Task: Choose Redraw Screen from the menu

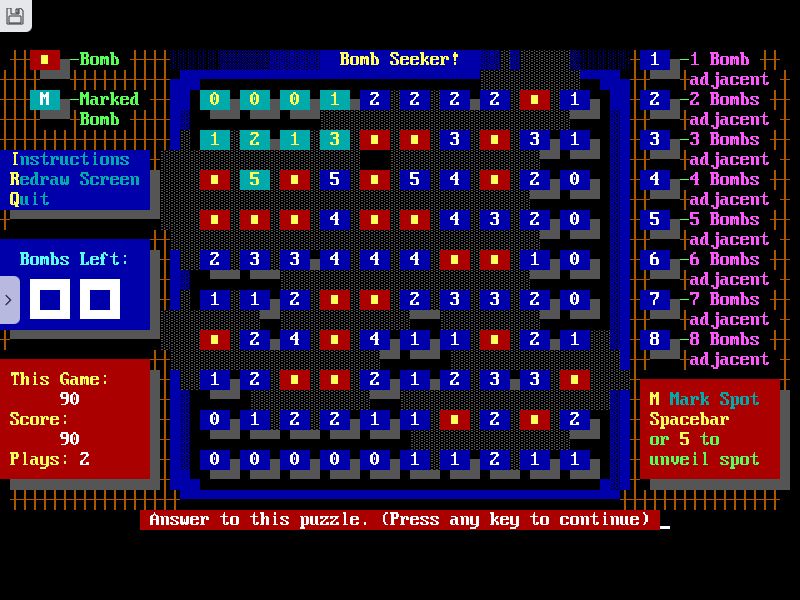Action: coord(75,179)
